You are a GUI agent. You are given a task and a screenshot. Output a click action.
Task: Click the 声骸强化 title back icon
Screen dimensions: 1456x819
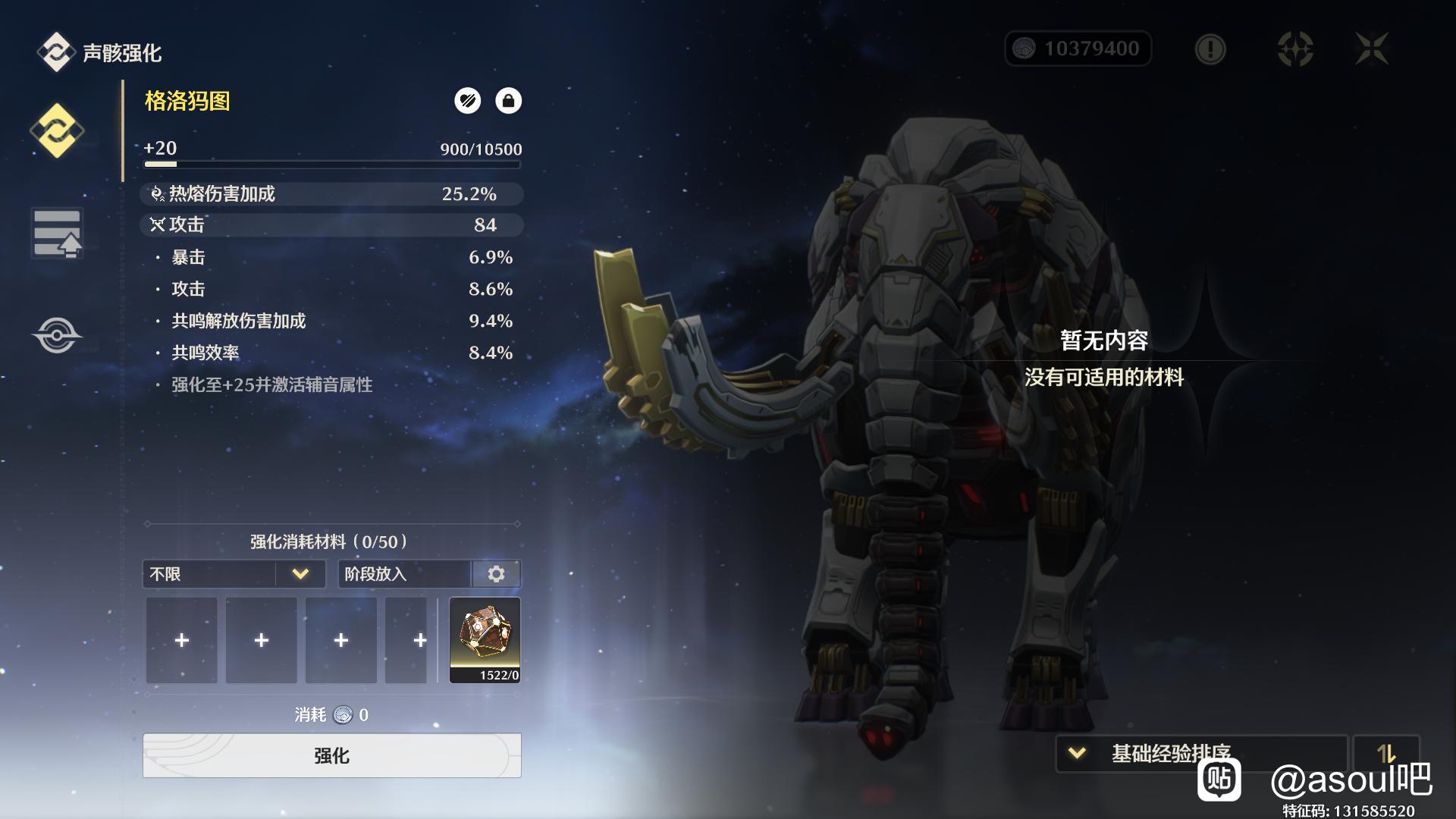[55, 52]
